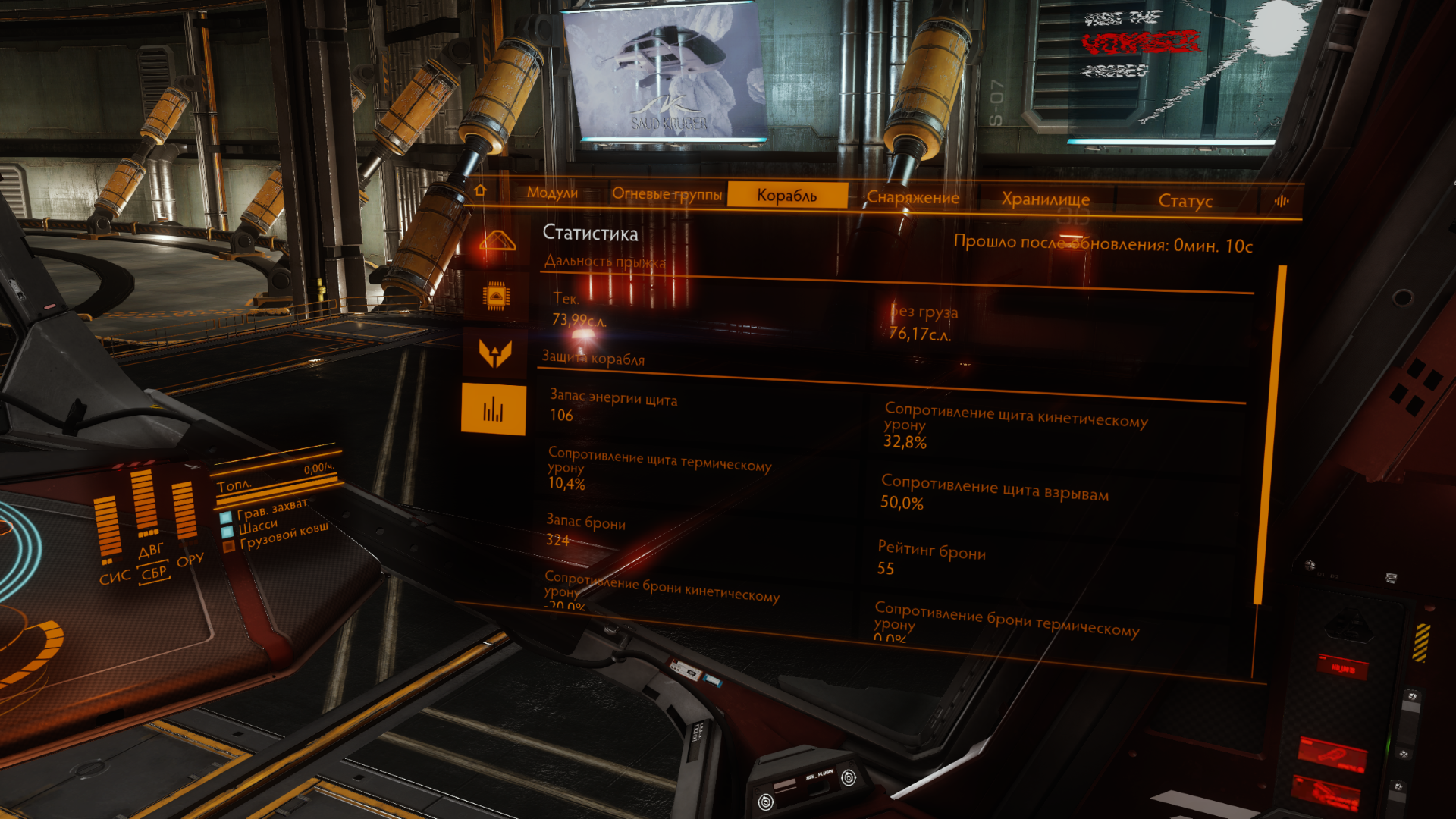This screenshot has width=1456, height=819.
Task: Select the bar chart statistics icon
Action: pos(493,409)
